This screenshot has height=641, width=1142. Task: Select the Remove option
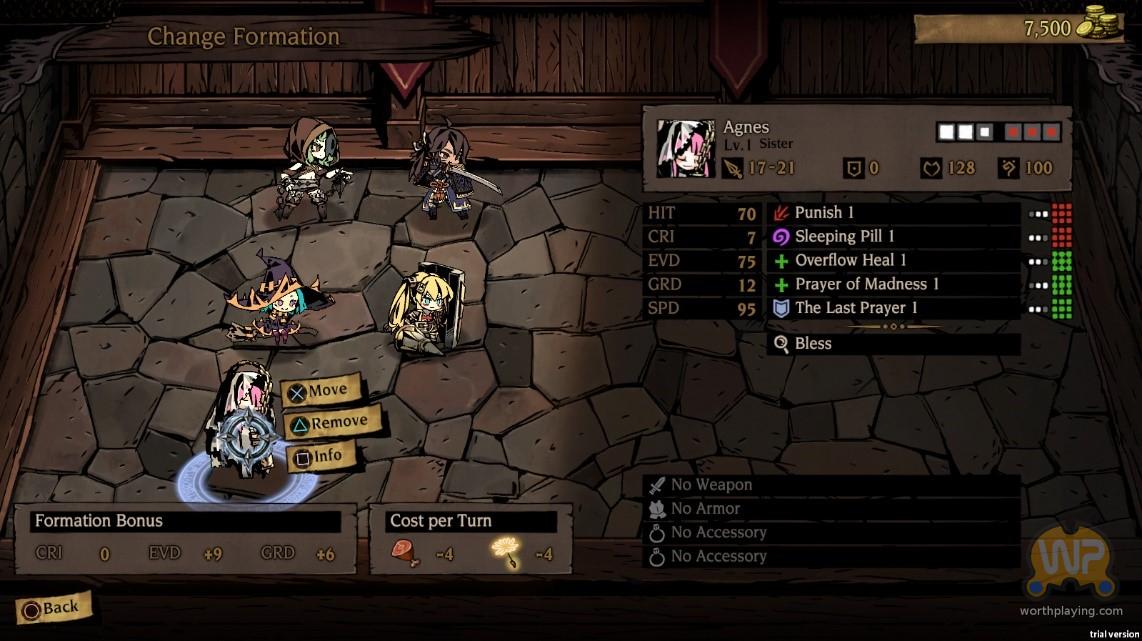coord(328,424)
